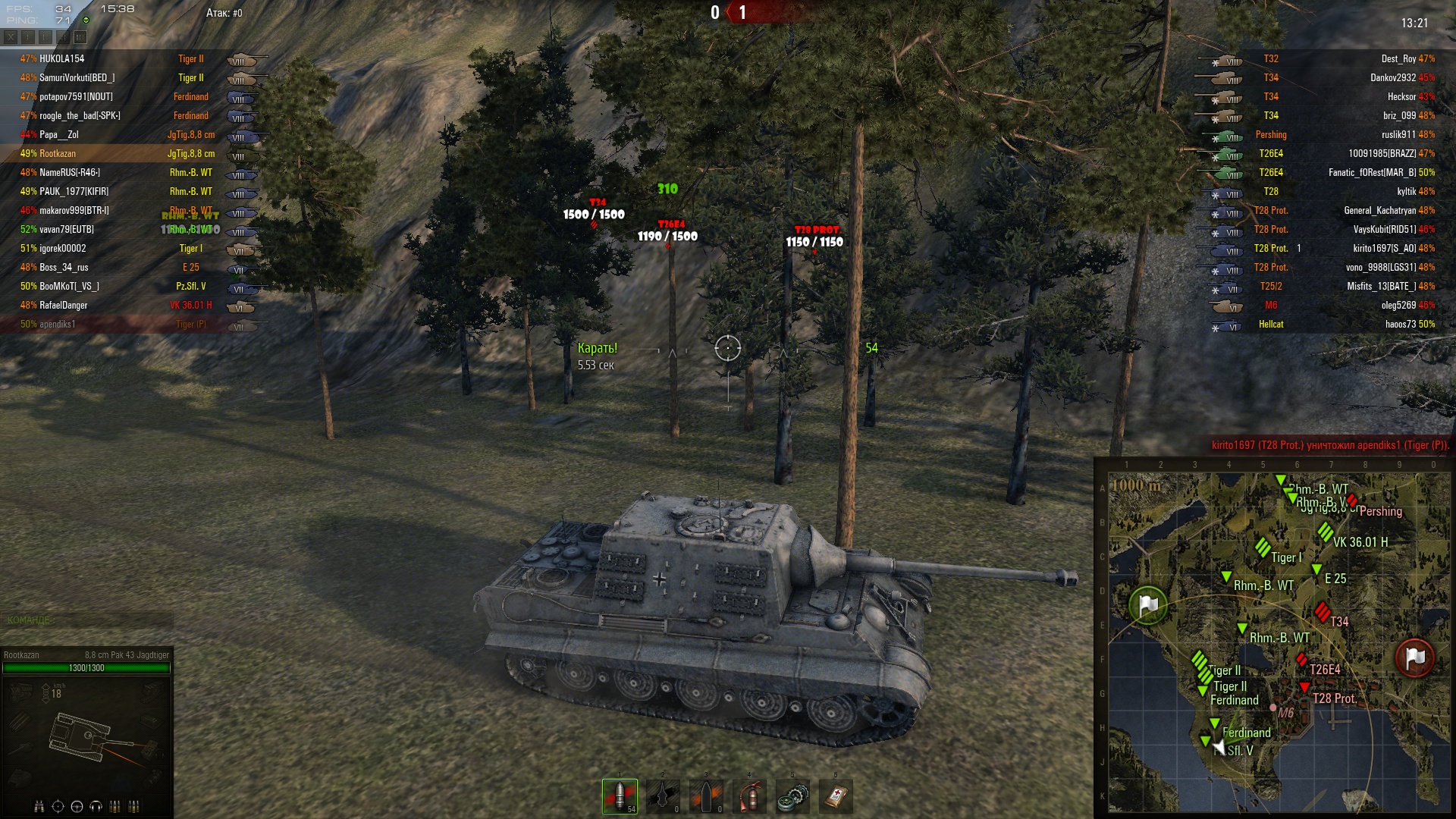This screenshot has height=819, width=1456.
Task: Pick enemy player Dest_Roy in the roster
Action: point(1398,59)
